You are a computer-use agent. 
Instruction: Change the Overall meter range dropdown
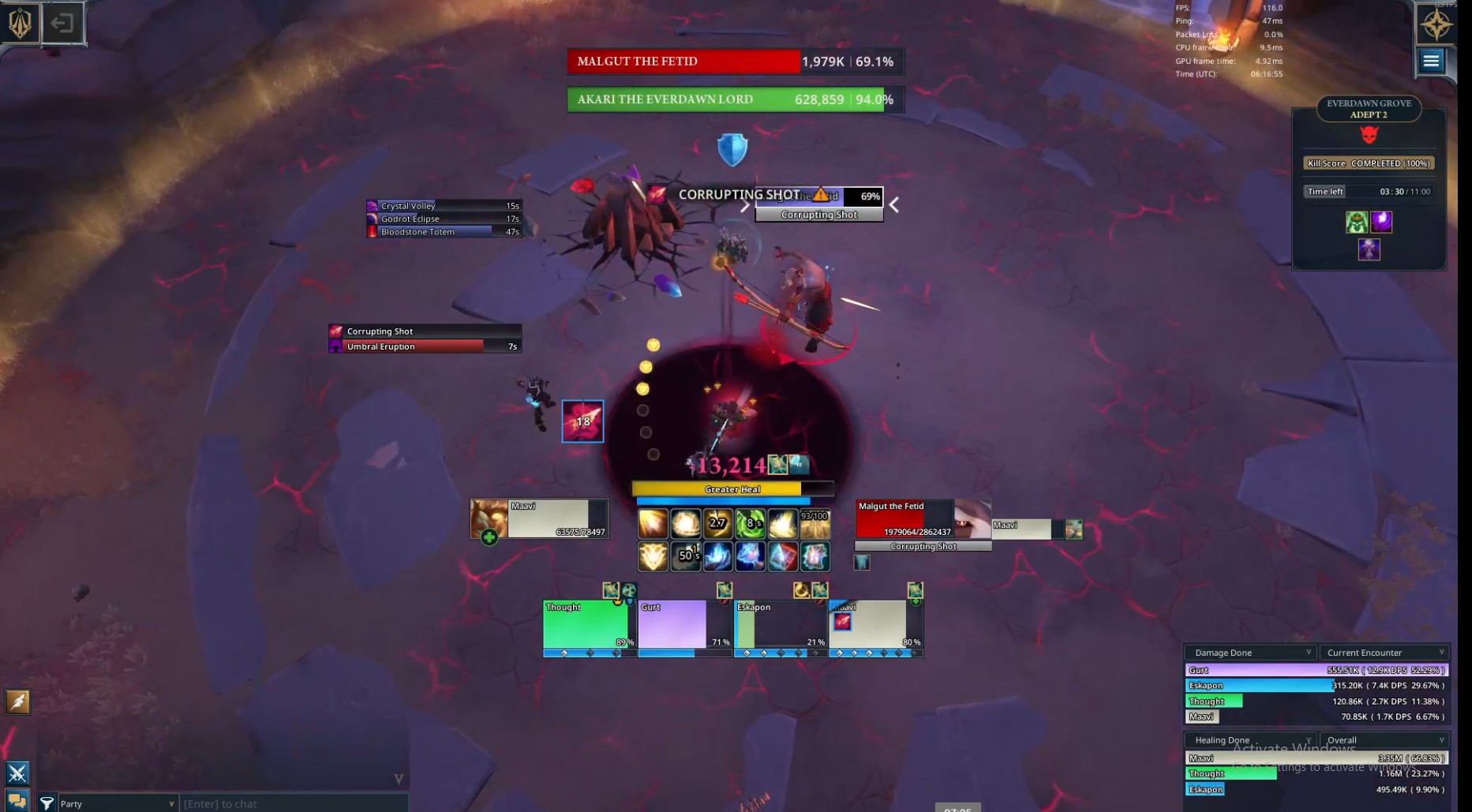[1384, 740]
